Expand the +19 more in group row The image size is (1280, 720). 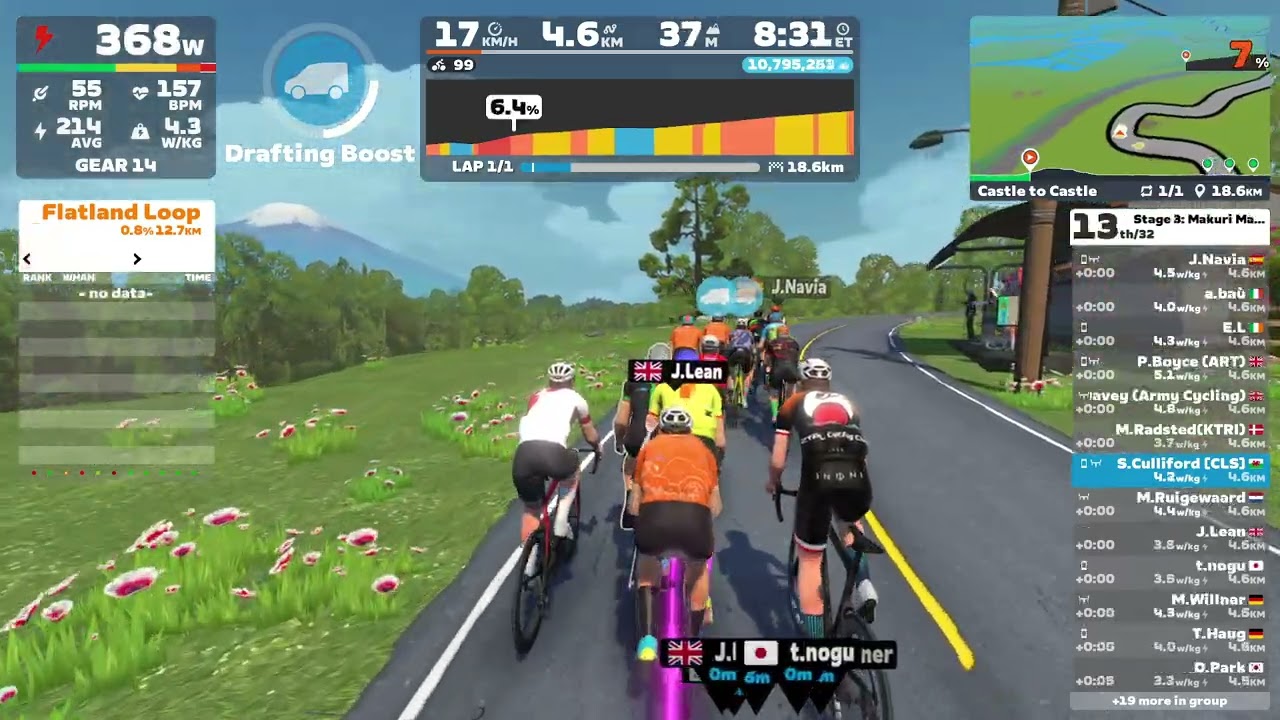pyautogui.click(x=1169, y=701)
